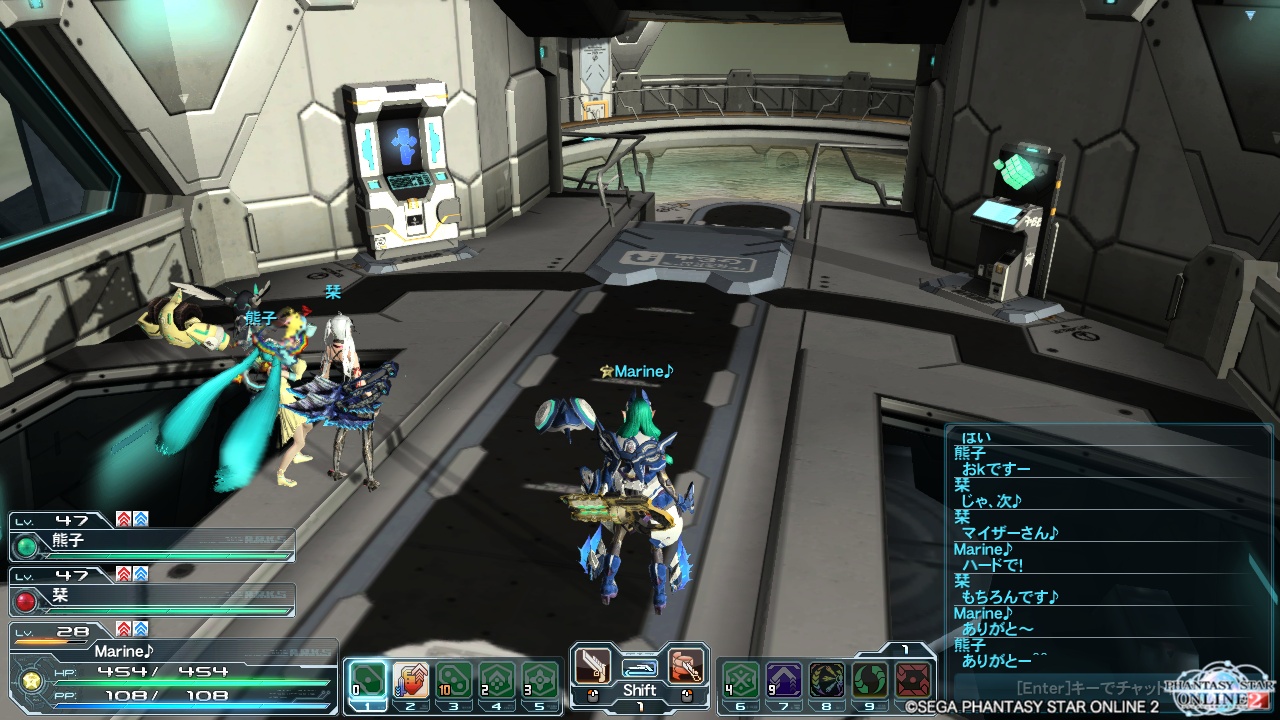Use the green X item in slot 6

coord(740,680)
